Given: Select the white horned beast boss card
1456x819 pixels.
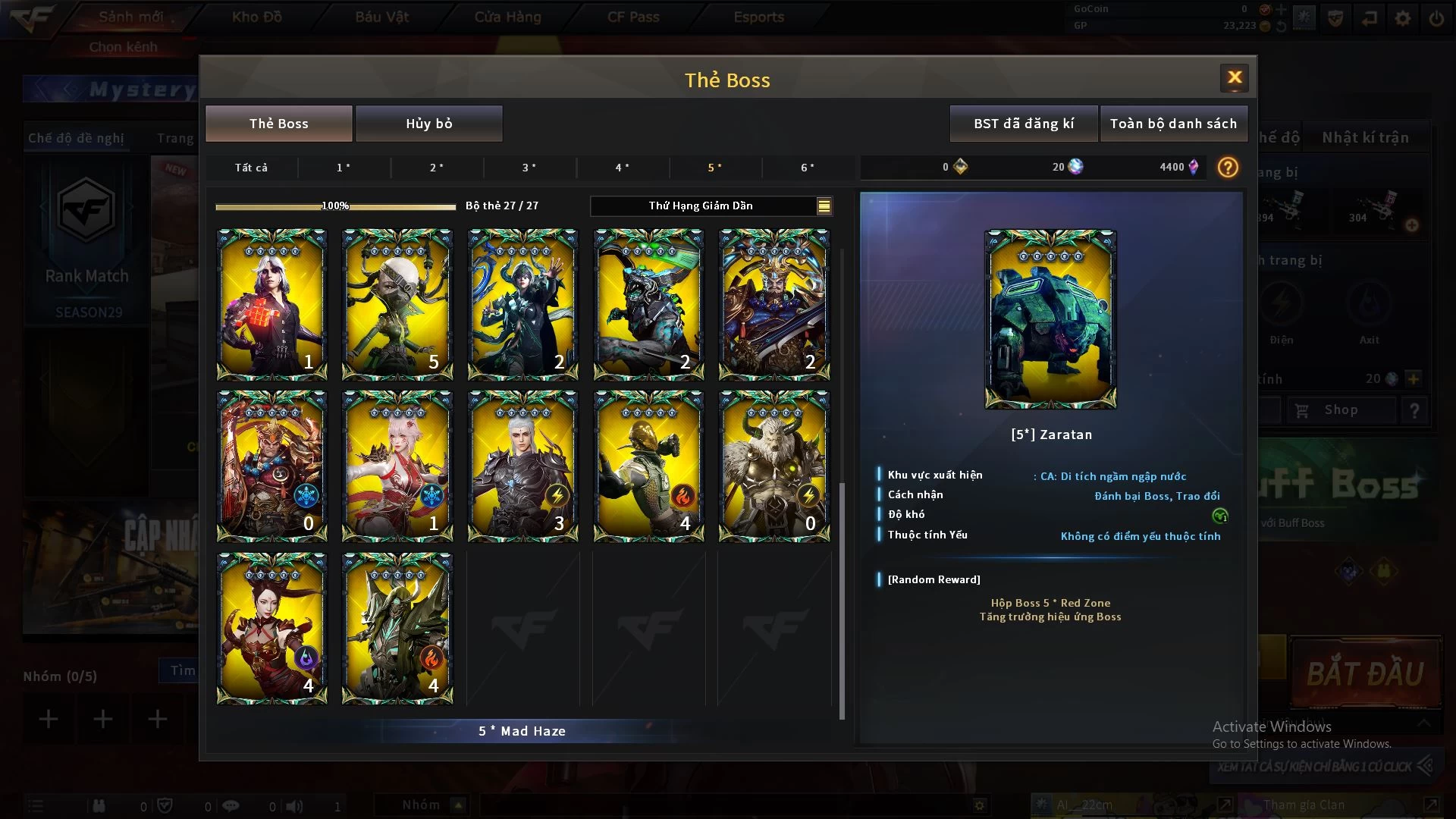Looking at the screenshot, I should [773, 466].
